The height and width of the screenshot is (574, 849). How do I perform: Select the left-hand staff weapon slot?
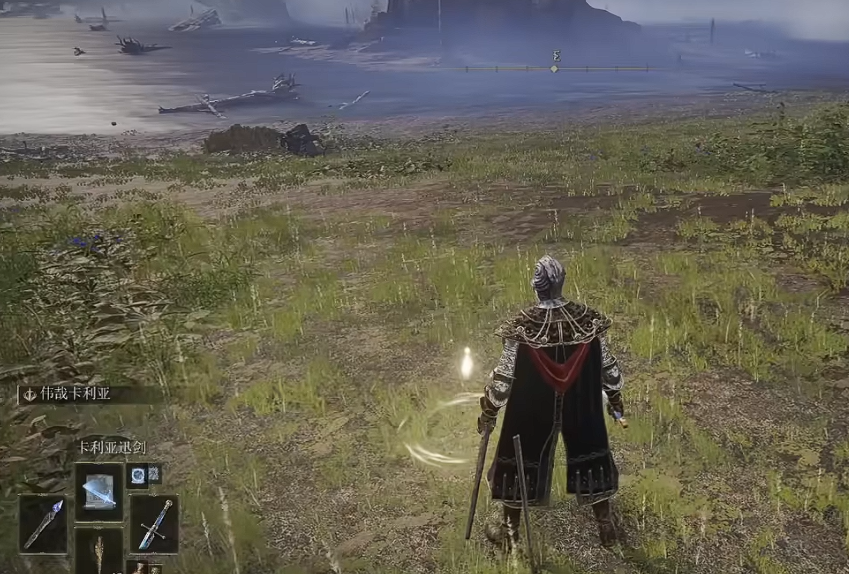click(44, 523)
